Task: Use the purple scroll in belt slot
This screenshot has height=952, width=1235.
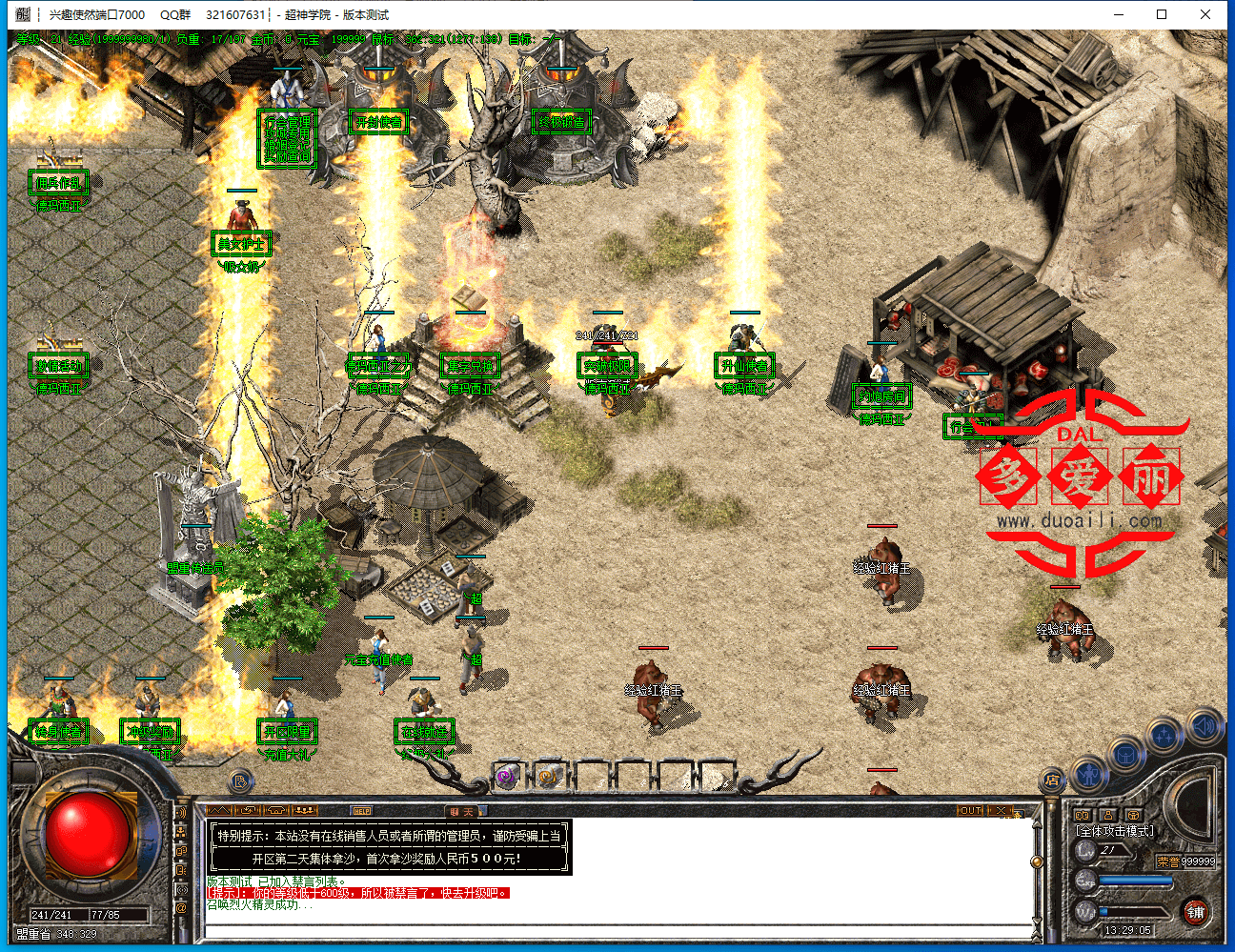Action: [x=508, y=776]
